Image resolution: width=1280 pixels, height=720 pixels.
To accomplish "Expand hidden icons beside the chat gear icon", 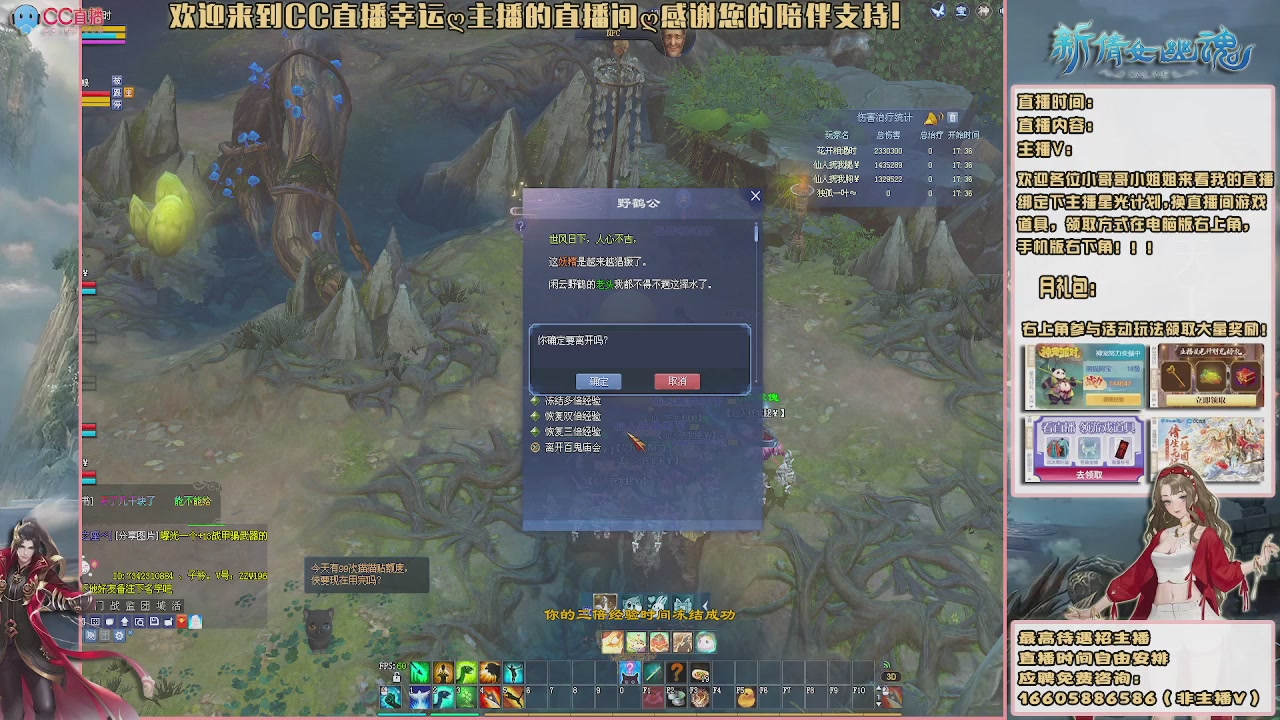I will [x=130, y=633].
